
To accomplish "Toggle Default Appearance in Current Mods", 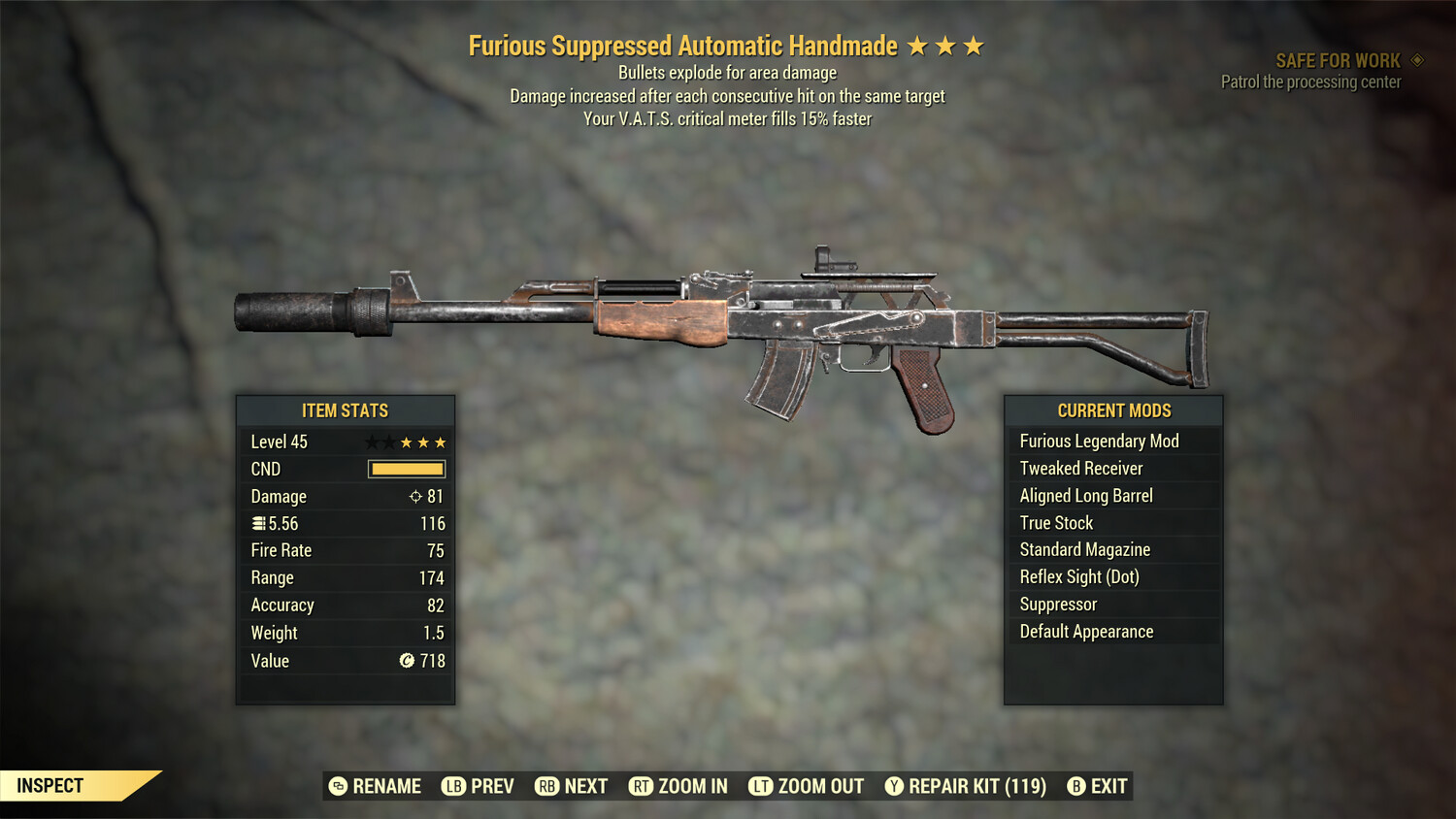I will click(x=1086, y=631).
